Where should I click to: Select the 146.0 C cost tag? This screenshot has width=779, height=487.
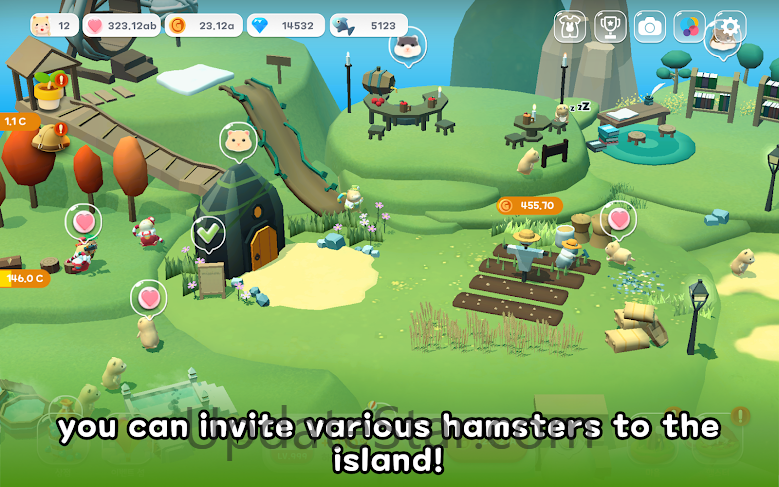(x=24, y=278)
